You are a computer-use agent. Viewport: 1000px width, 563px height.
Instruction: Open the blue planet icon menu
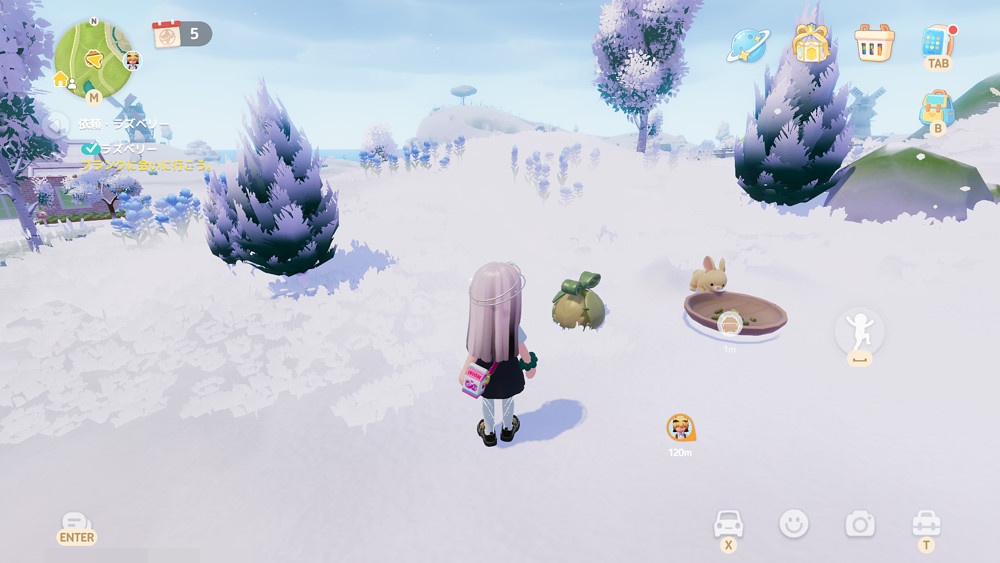[x=747, y=44]
